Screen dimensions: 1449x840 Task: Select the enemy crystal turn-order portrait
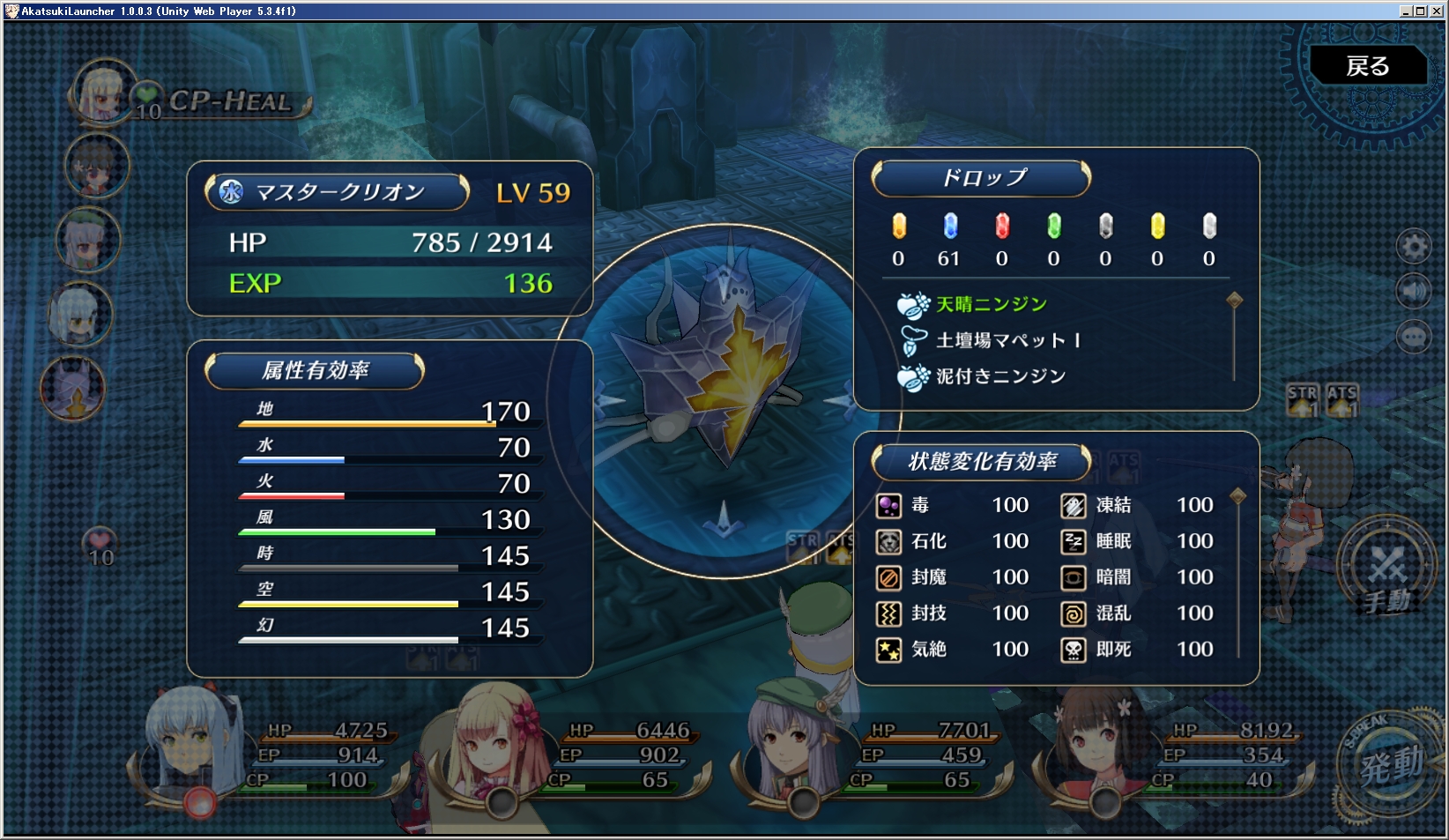73,389
